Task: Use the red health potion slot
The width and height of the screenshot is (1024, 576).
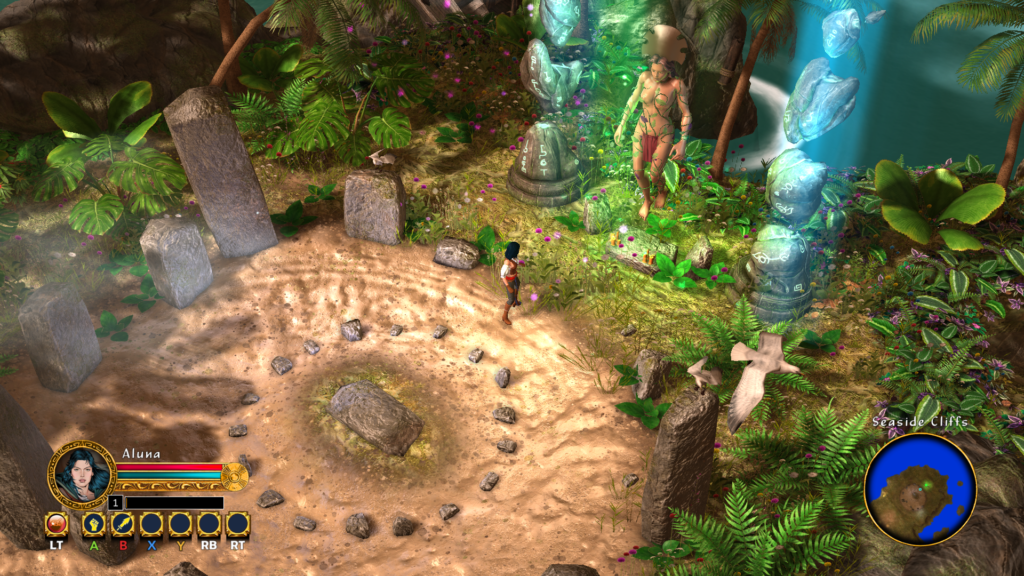Action: 57,524
